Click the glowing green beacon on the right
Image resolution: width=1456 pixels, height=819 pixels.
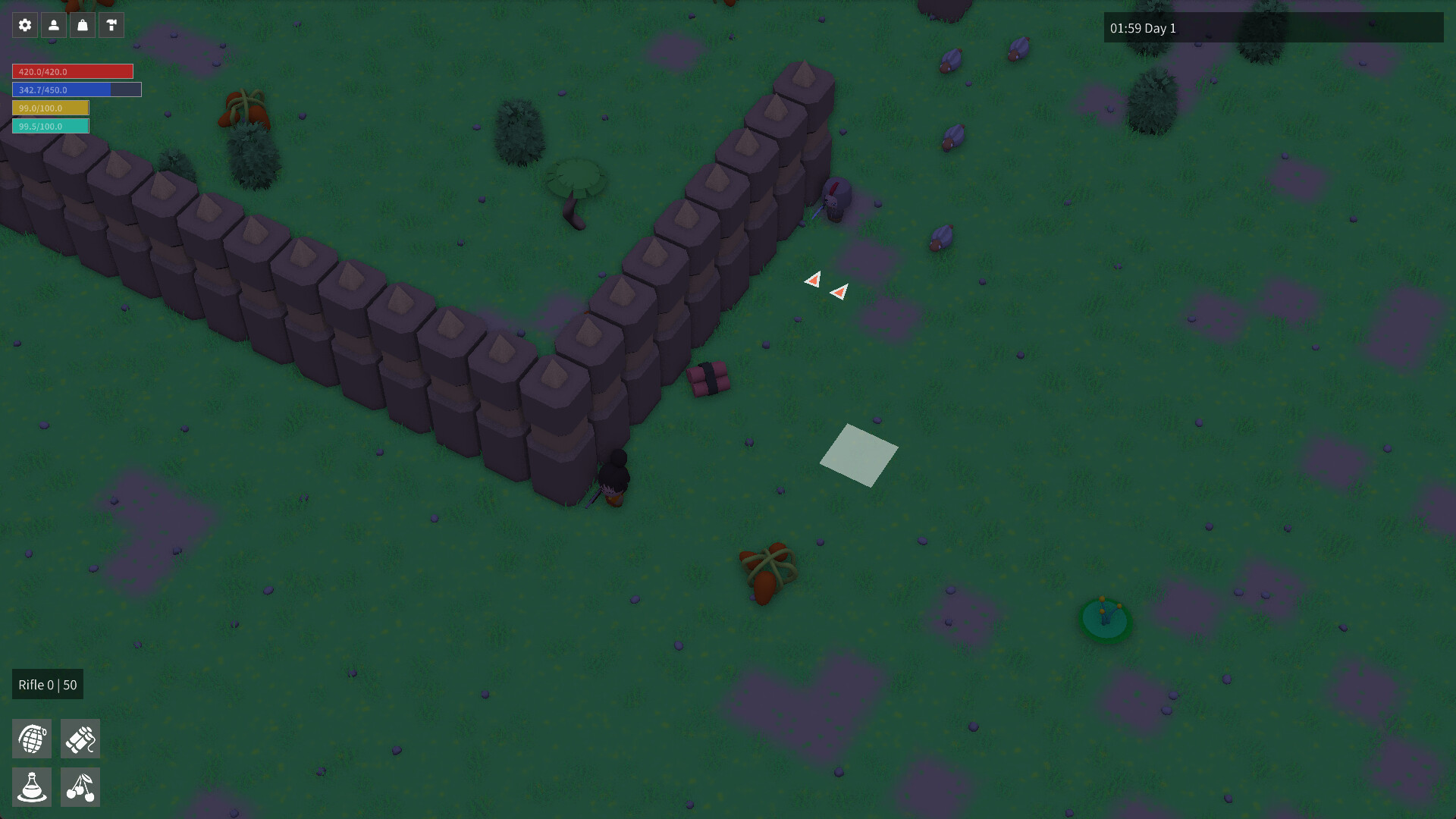tap(1104, 618)
